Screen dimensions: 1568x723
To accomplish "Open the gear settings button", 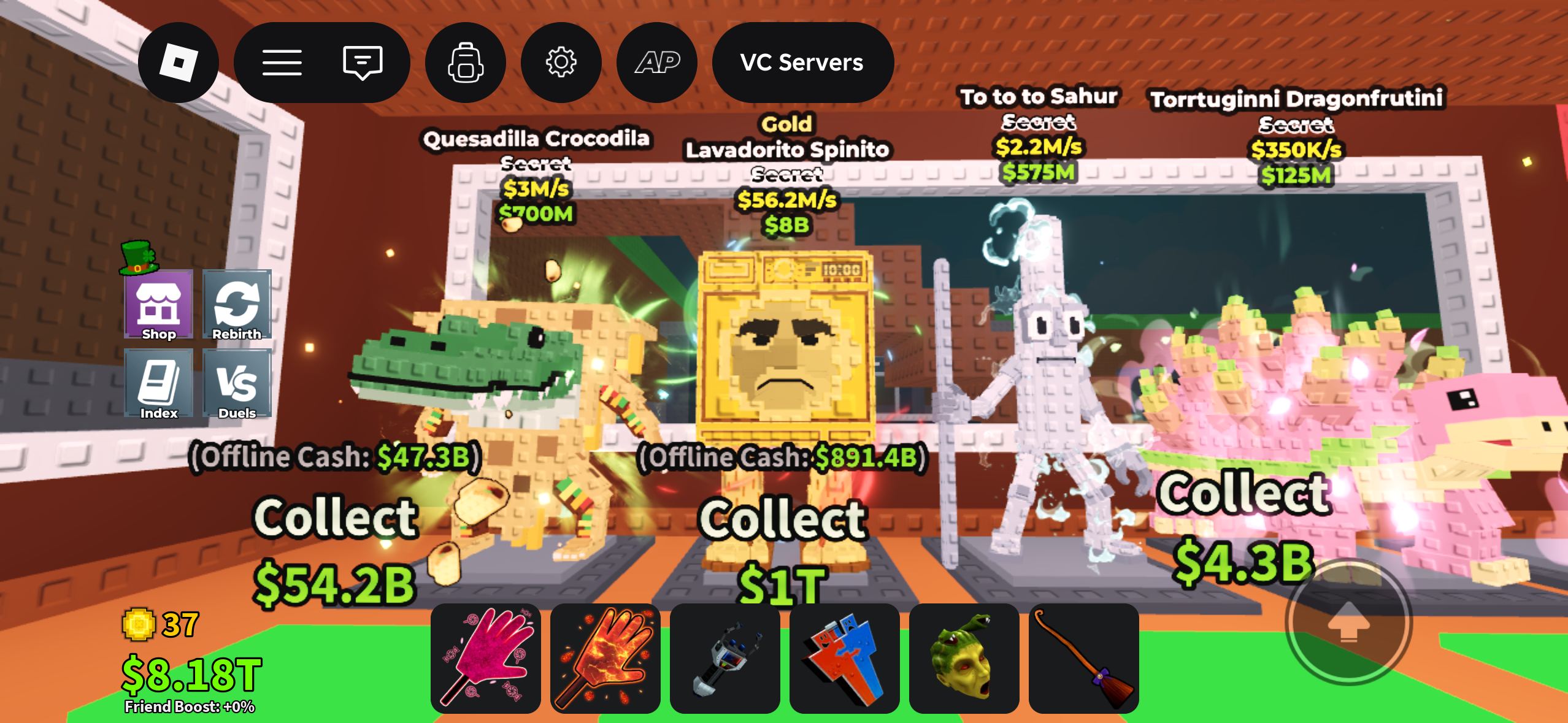I will coord(561,63).
